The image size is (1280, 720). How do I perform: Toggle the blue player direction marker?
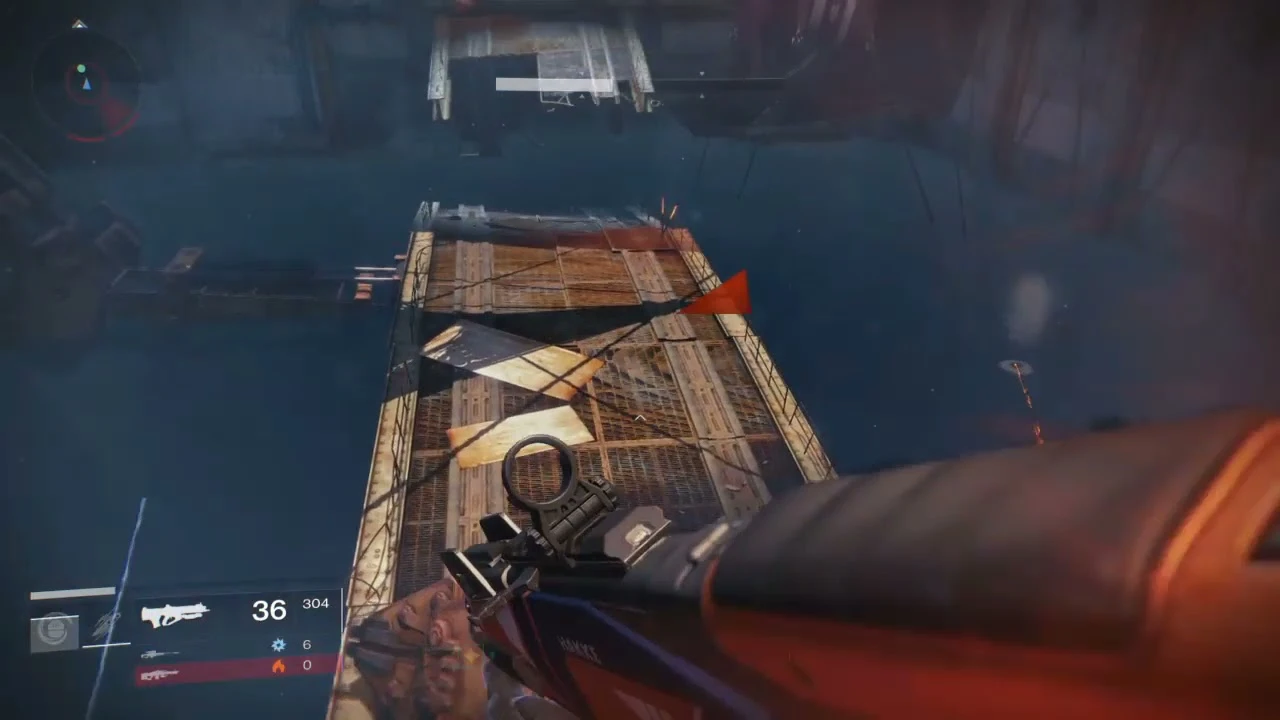tap(87, 85)
